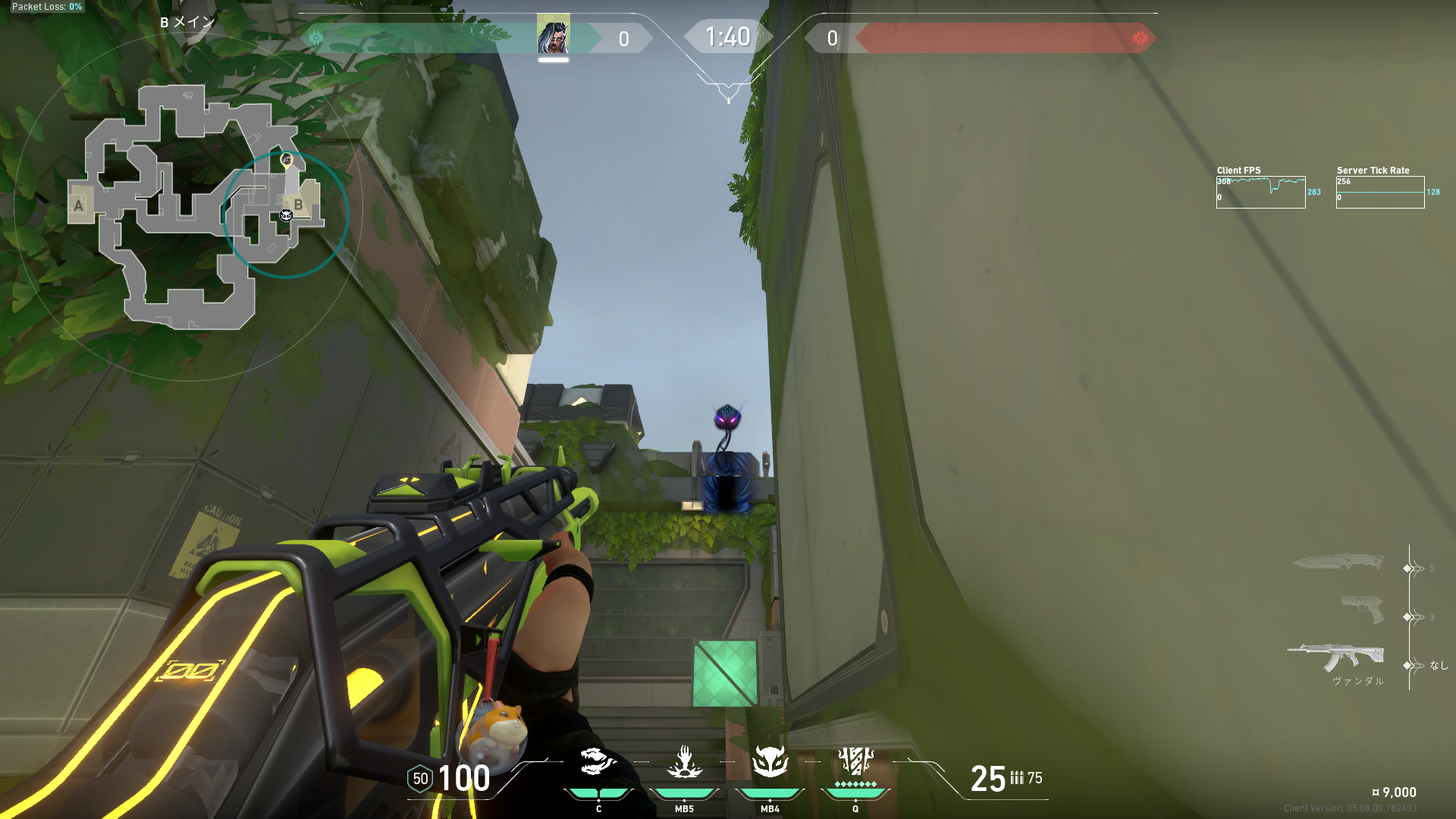Screen dimensions: 1456x819
Task: Select the B site marker on minimap
Action: 299,205
